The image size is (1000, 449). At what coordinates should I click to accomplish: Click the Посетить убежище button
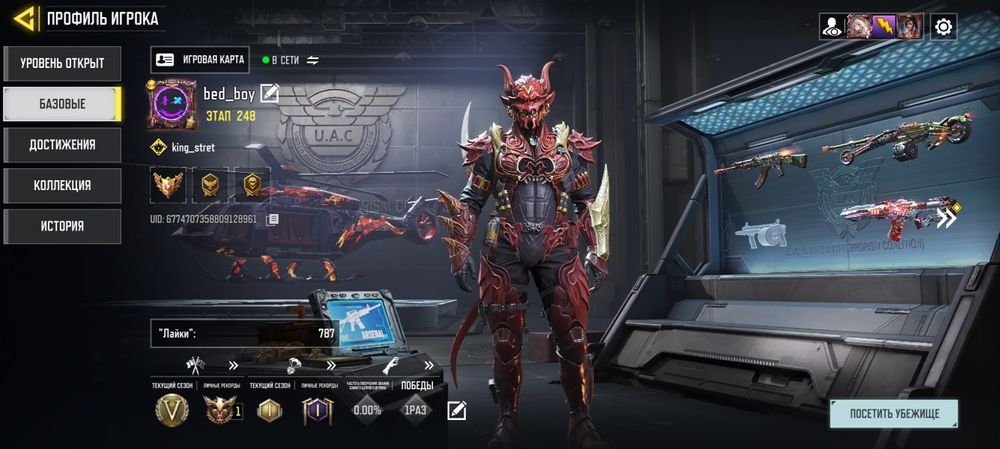click(893, 413)
